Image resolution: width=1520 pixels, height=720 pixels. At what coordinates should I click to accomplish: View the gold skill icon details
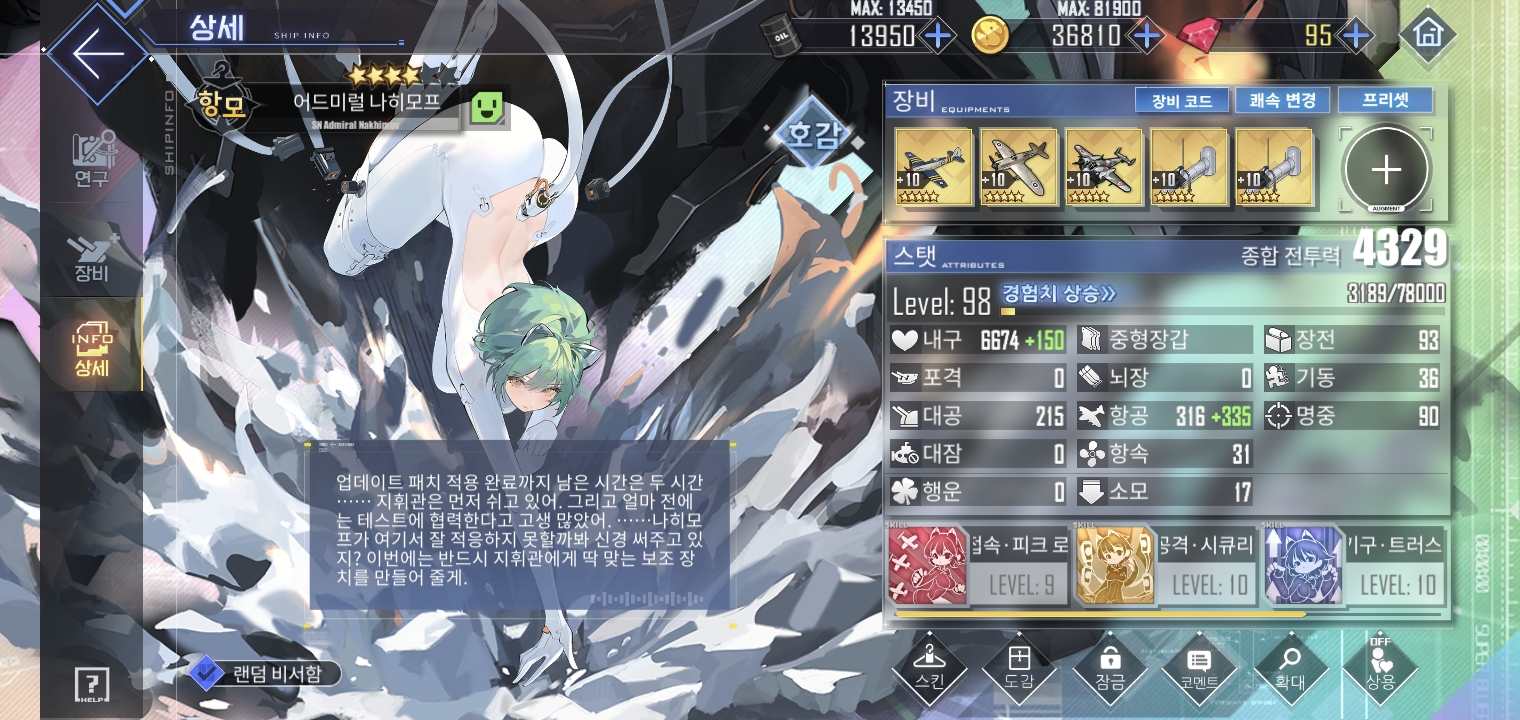coord(1115,566)
